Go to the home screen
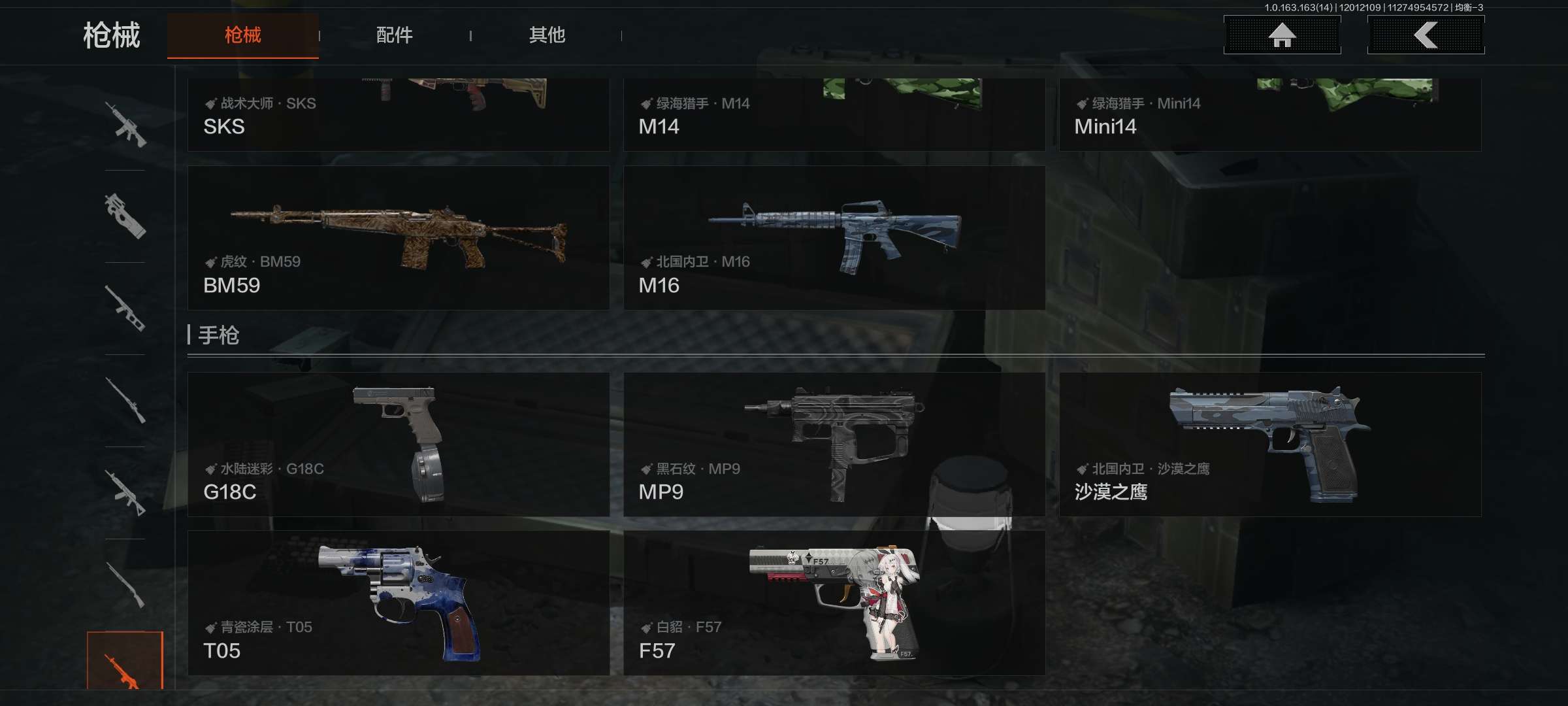This screenshot has height=706, width=1568. 1282,35
